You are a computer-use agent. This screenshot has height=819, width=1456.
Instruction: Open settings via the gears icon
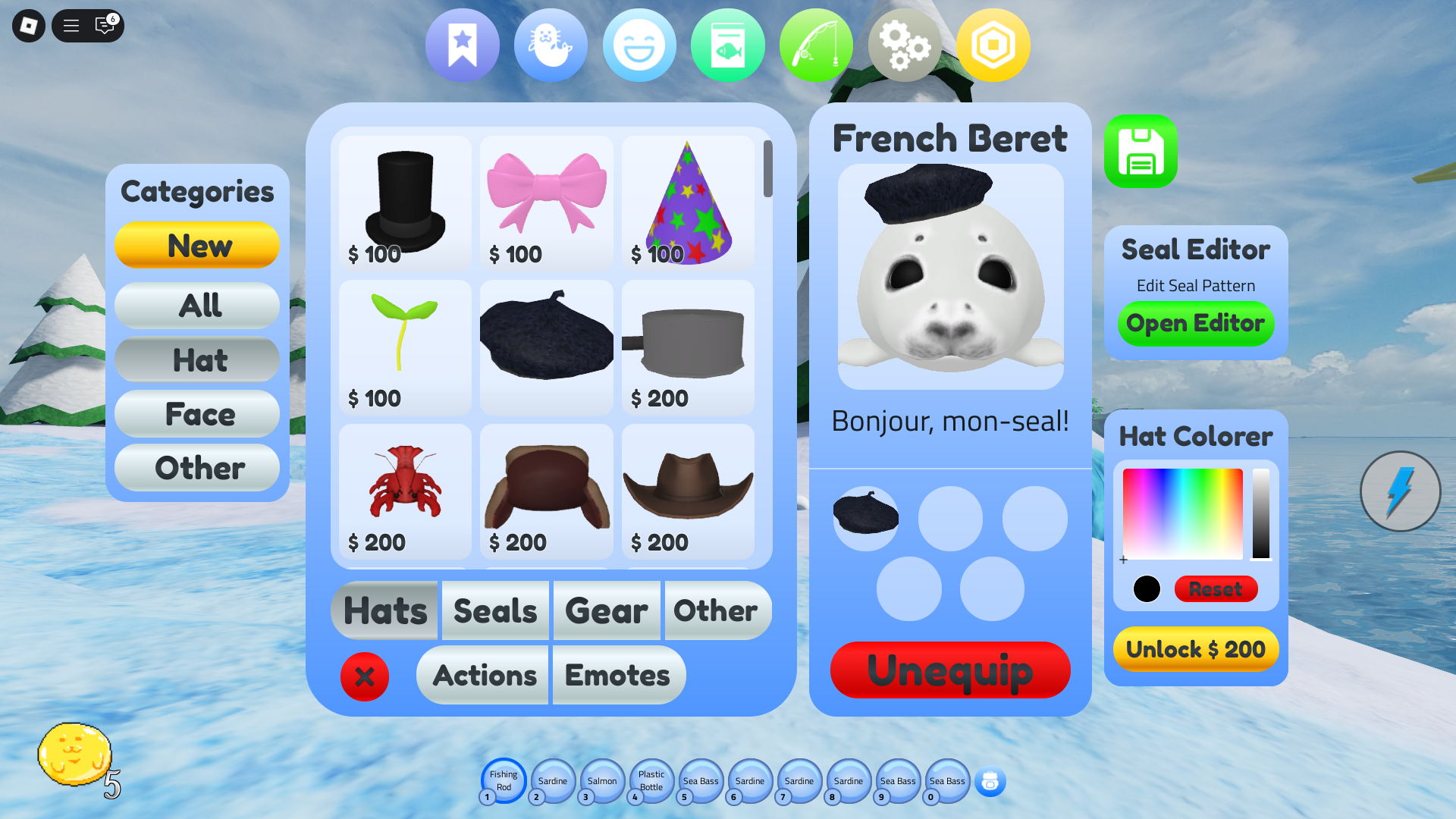905,45
